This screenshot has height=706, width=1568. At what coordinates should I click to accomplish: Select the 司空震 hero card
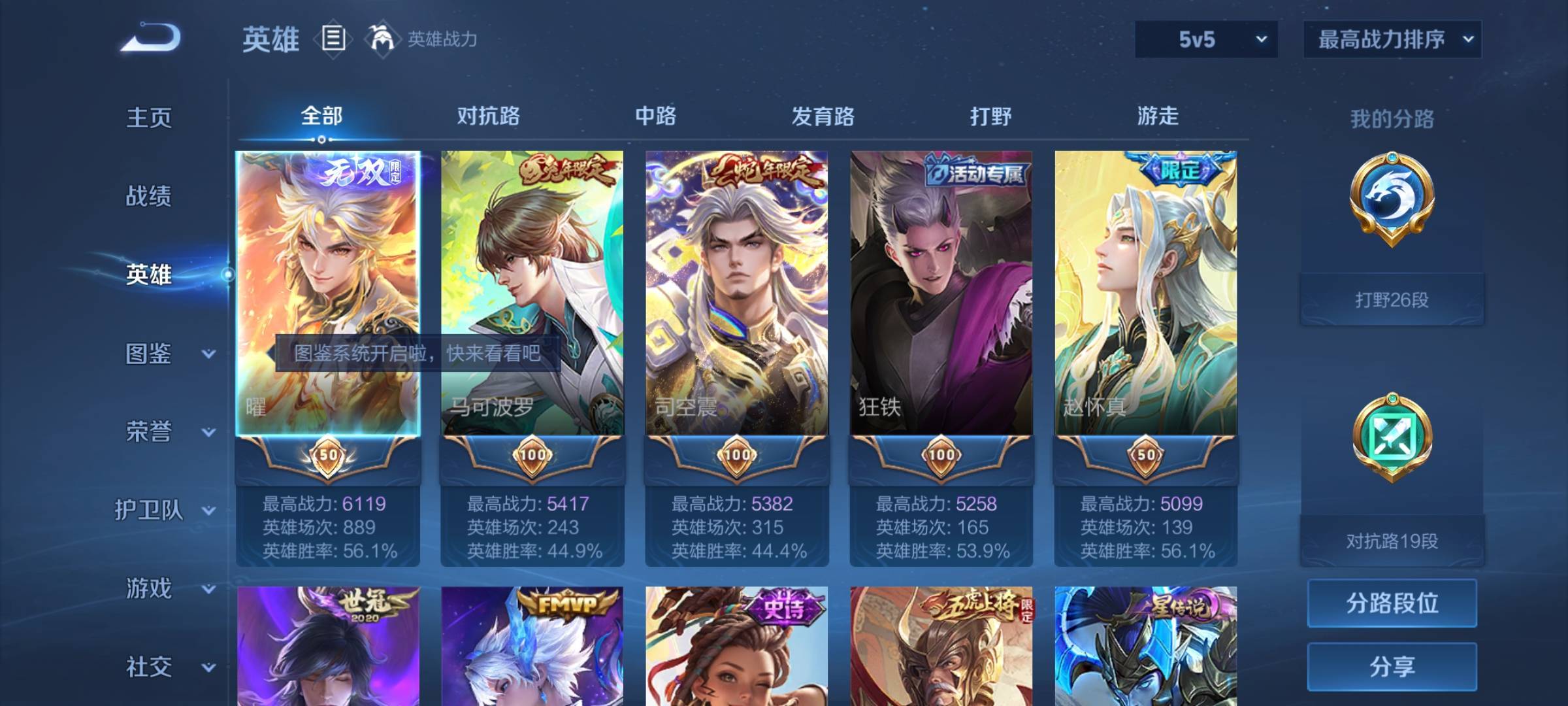click(x=737, y=294)
